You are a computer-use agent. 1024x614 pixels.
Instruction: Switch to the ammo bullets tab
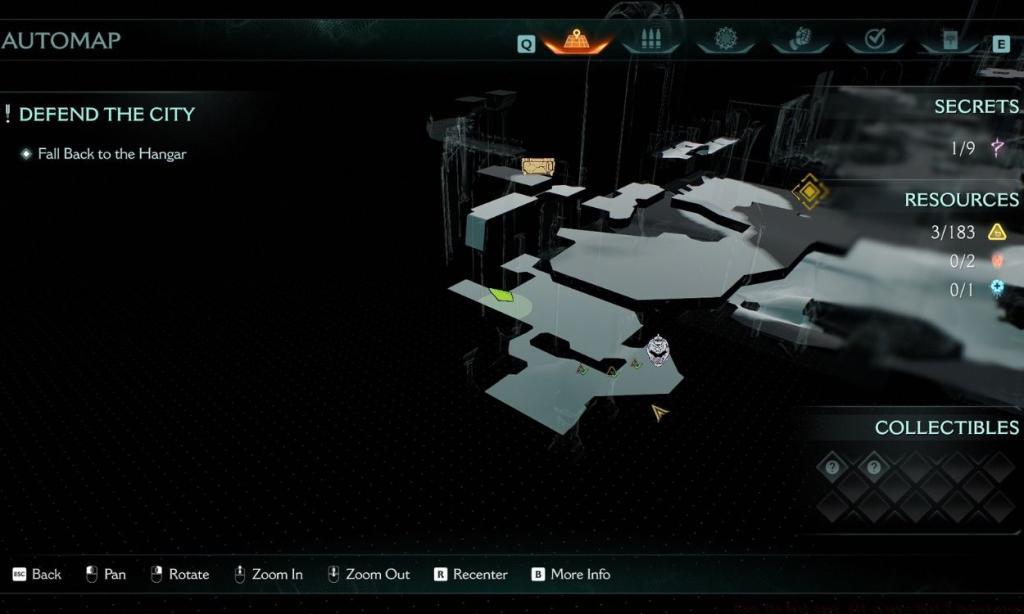(x=650, y=41)
